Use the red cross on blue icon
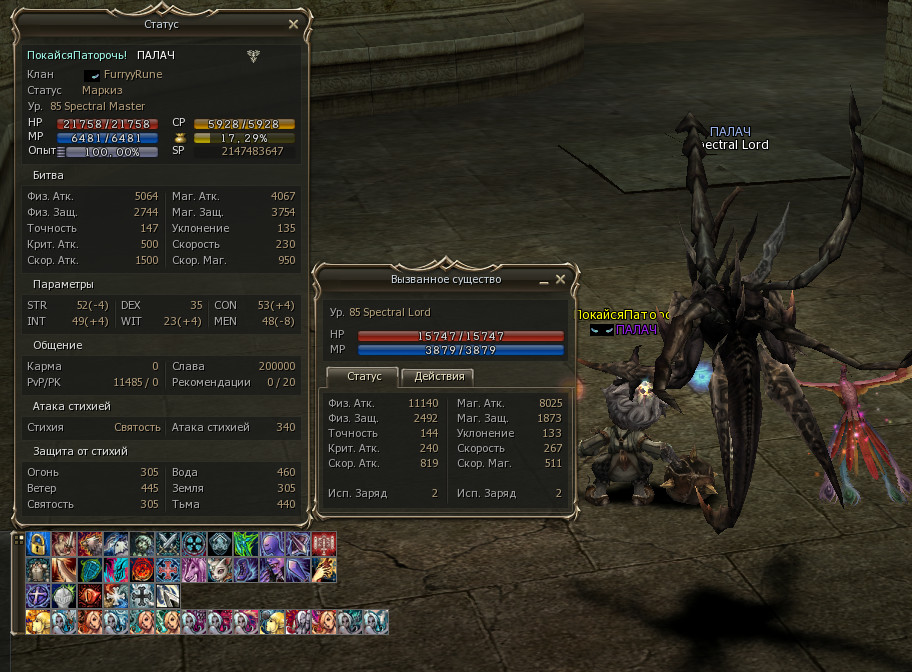The height and width of the screenshot is (672, 912). [168, 570]
